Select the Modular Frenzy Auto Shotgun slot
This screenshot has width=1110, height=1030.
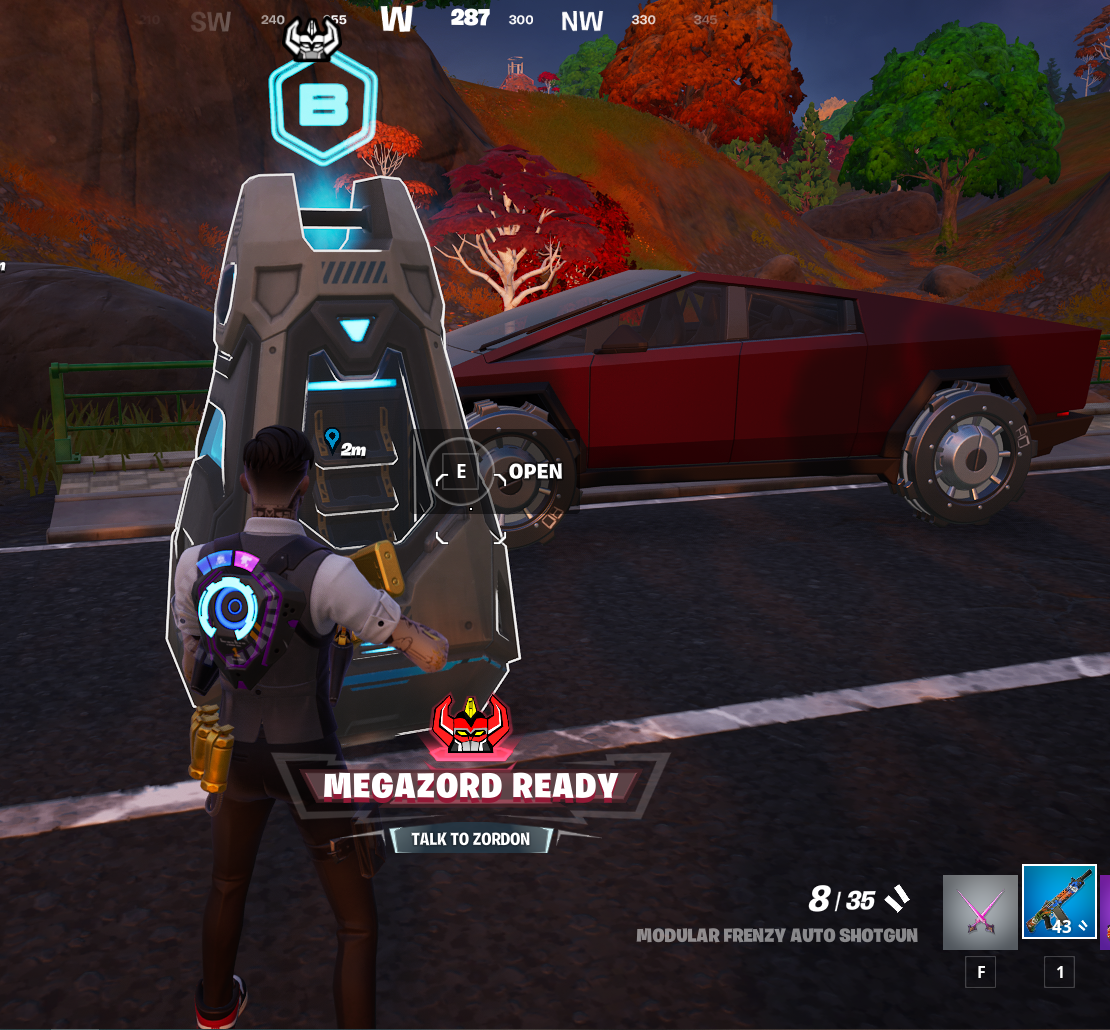pos(1059,902)
